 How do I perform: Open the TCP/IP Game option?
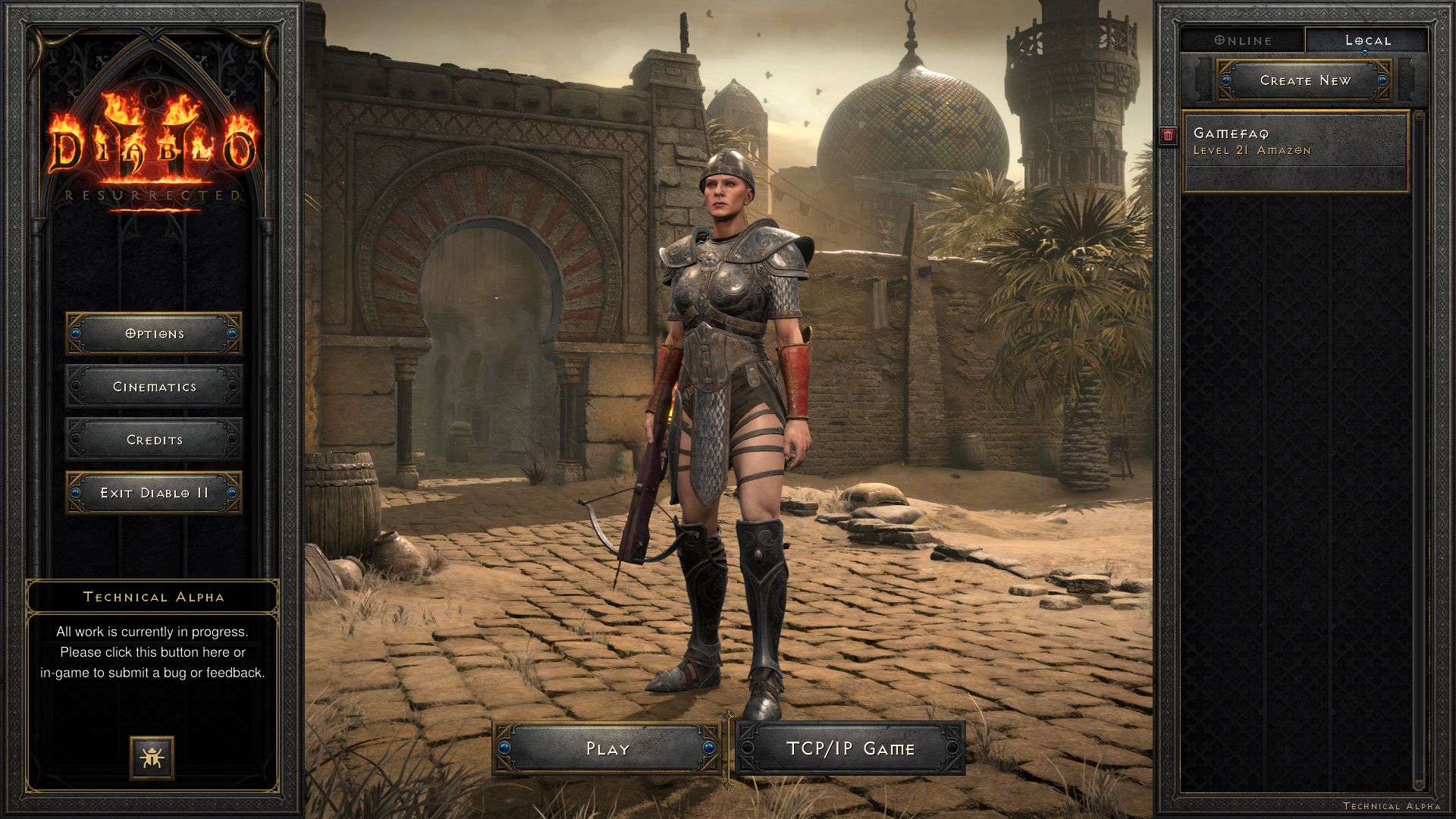coord(850,748)
